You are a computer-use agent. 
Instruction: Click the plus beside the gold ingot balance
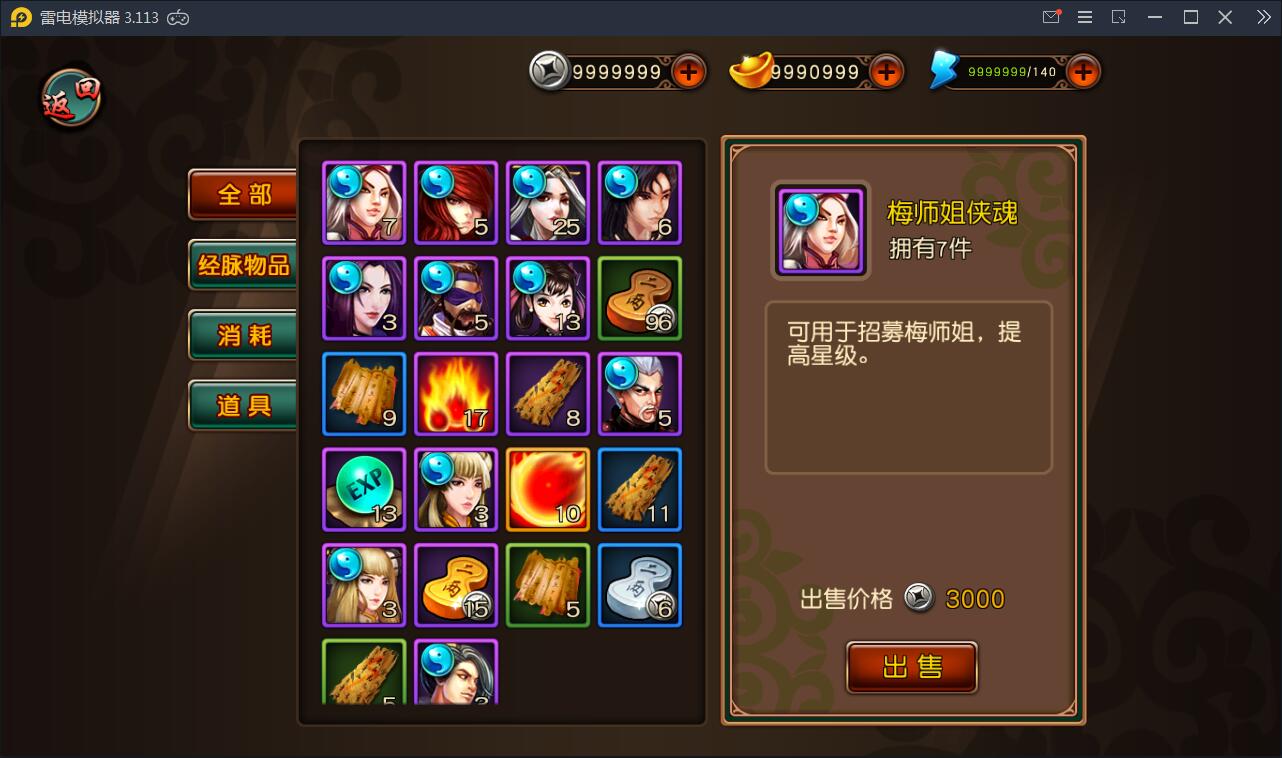tap(886, 71)
